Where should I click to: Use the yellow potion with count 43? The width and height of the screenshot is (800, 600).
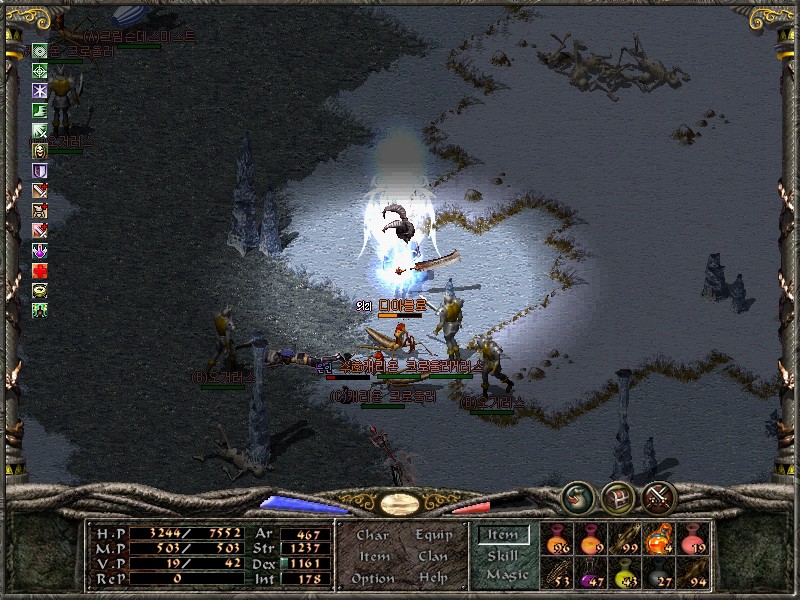[x=626, y=573]
